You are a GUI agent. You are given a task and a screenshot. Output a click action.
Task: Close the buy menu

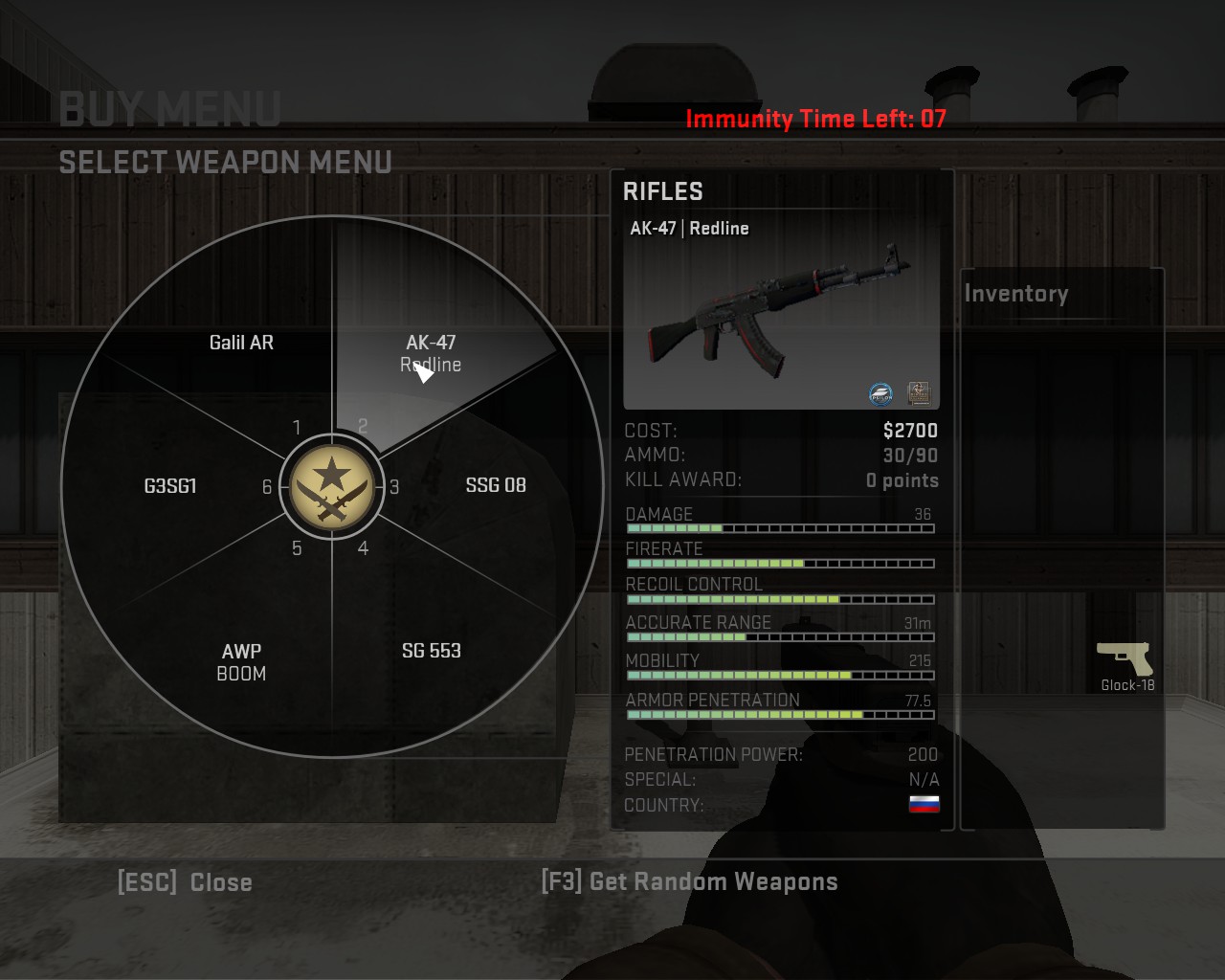[x=185, y=882]
